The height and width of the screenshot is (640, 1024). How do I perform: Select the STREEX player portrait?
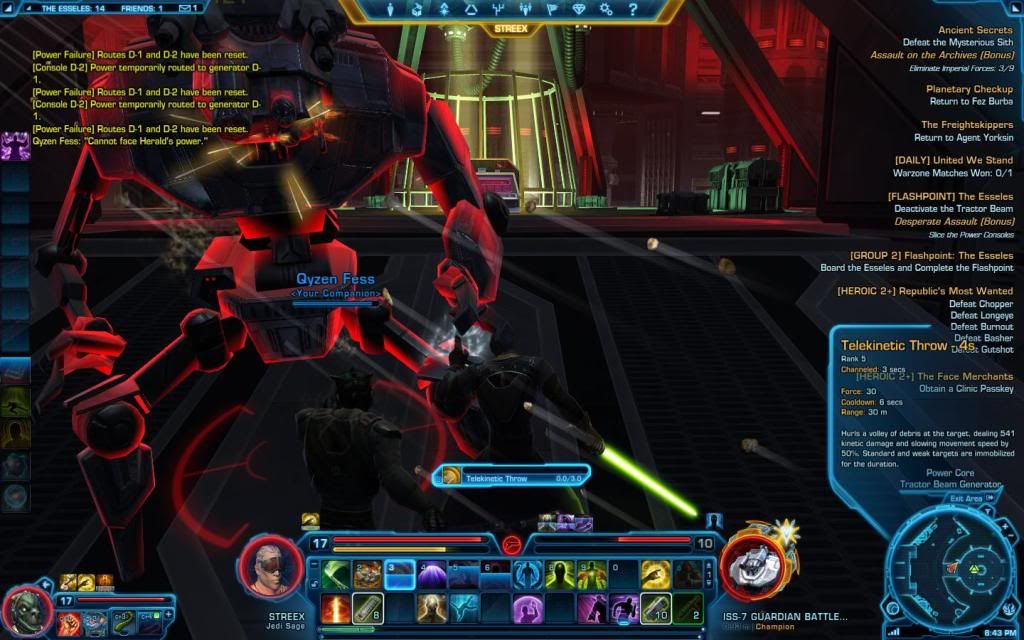pyautogui.click(x=270, y=566)
